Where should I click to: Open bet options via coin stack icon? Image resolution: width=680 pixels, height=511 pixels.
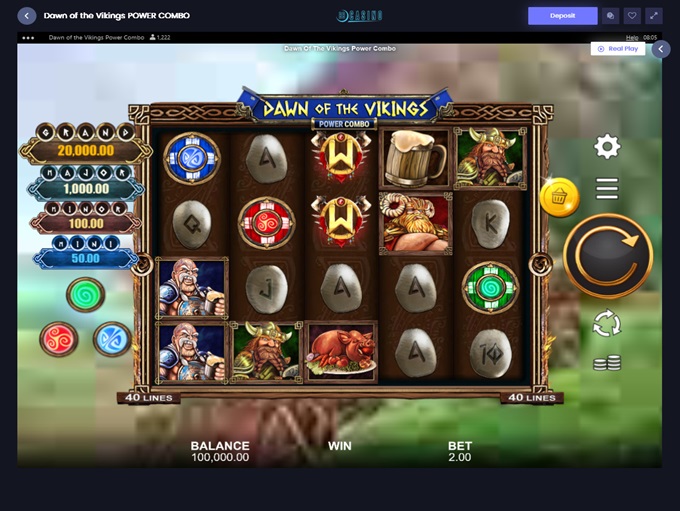point(607,362)
